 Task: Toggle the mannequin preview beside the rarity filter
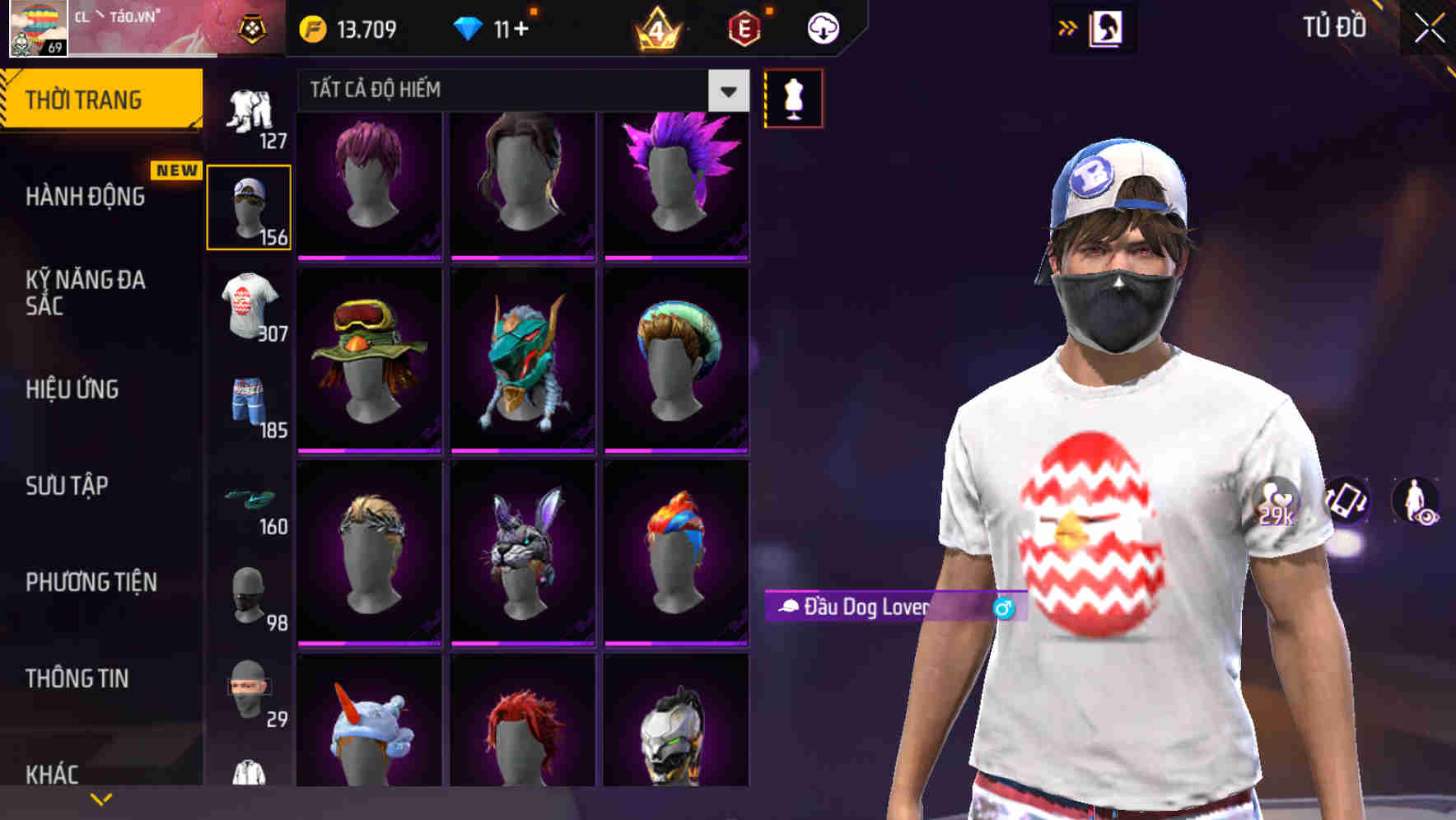793,96
